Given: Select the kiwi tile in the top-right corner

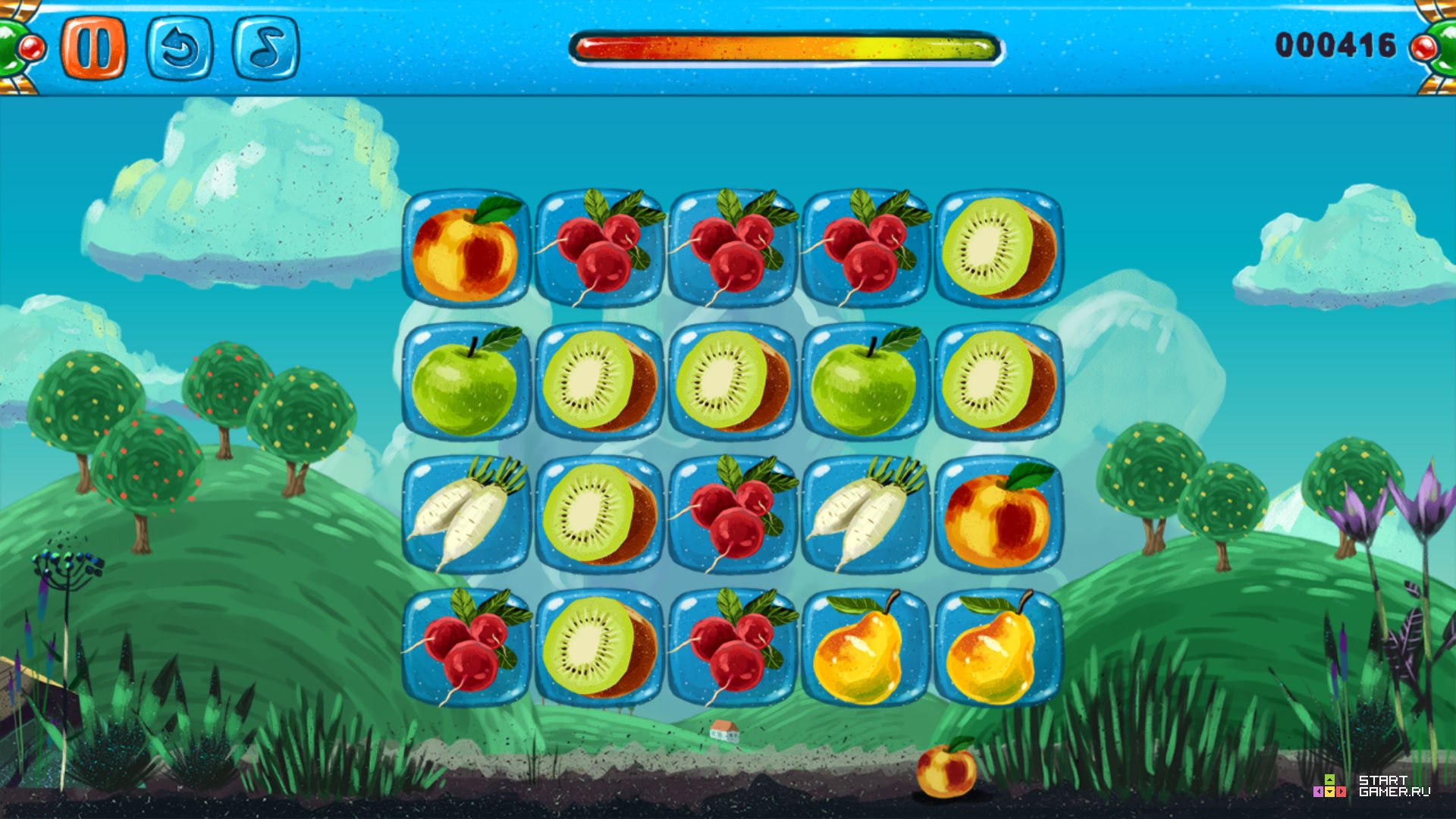Looking at the screenshot, I should (996, 250).
